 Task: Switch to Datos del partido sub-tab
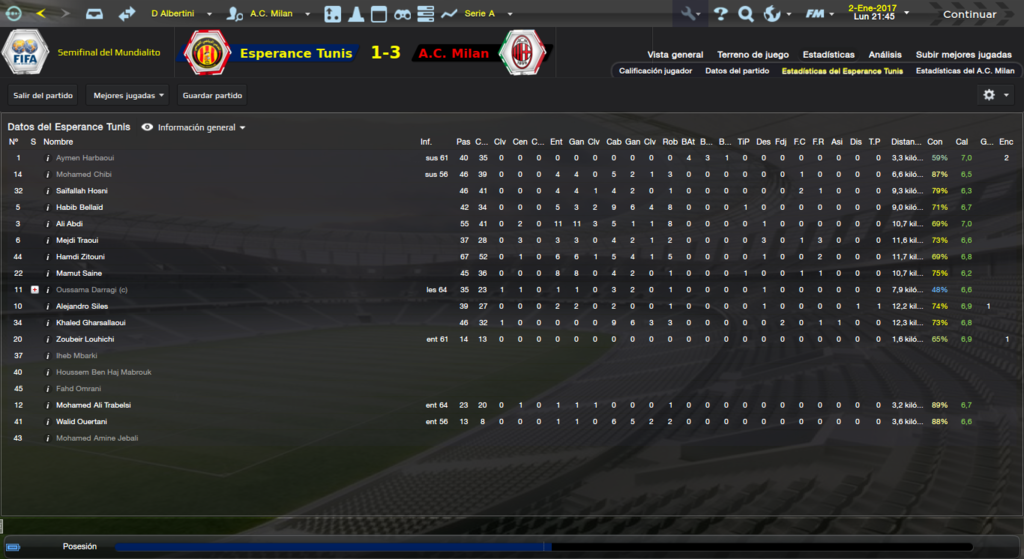point(737,71)
